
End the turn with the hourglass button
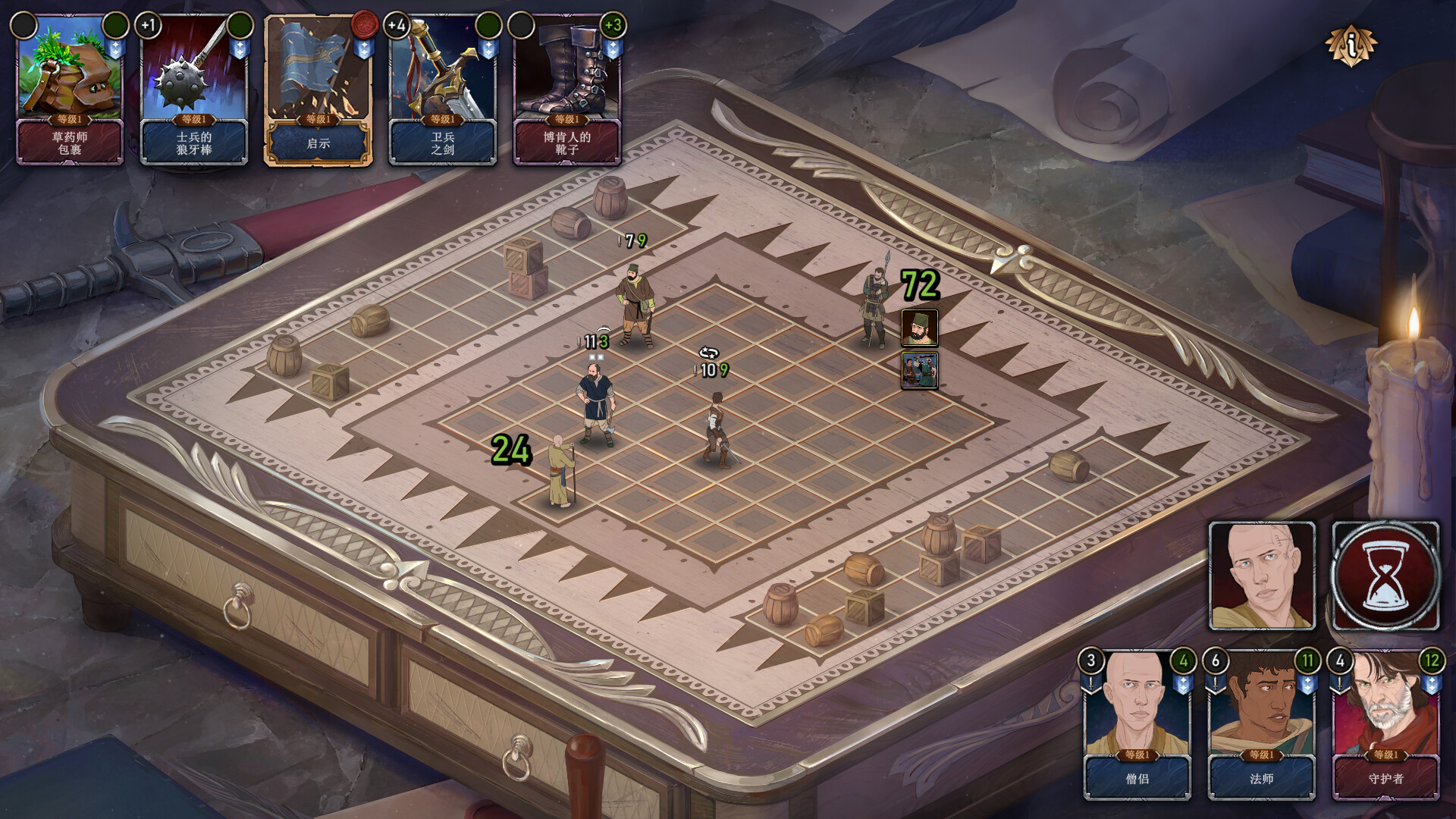coord(1385,576)
